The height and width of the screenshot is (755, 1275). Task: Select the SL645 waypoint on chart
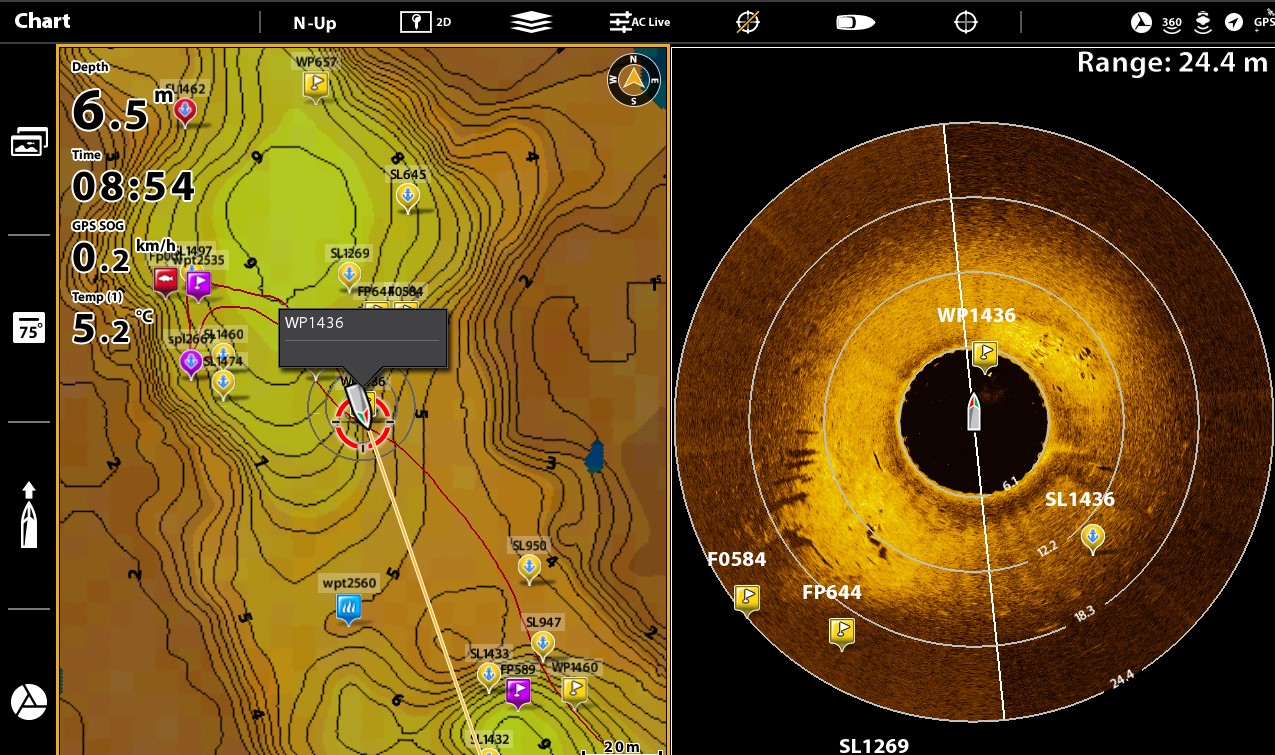point(407,197)
